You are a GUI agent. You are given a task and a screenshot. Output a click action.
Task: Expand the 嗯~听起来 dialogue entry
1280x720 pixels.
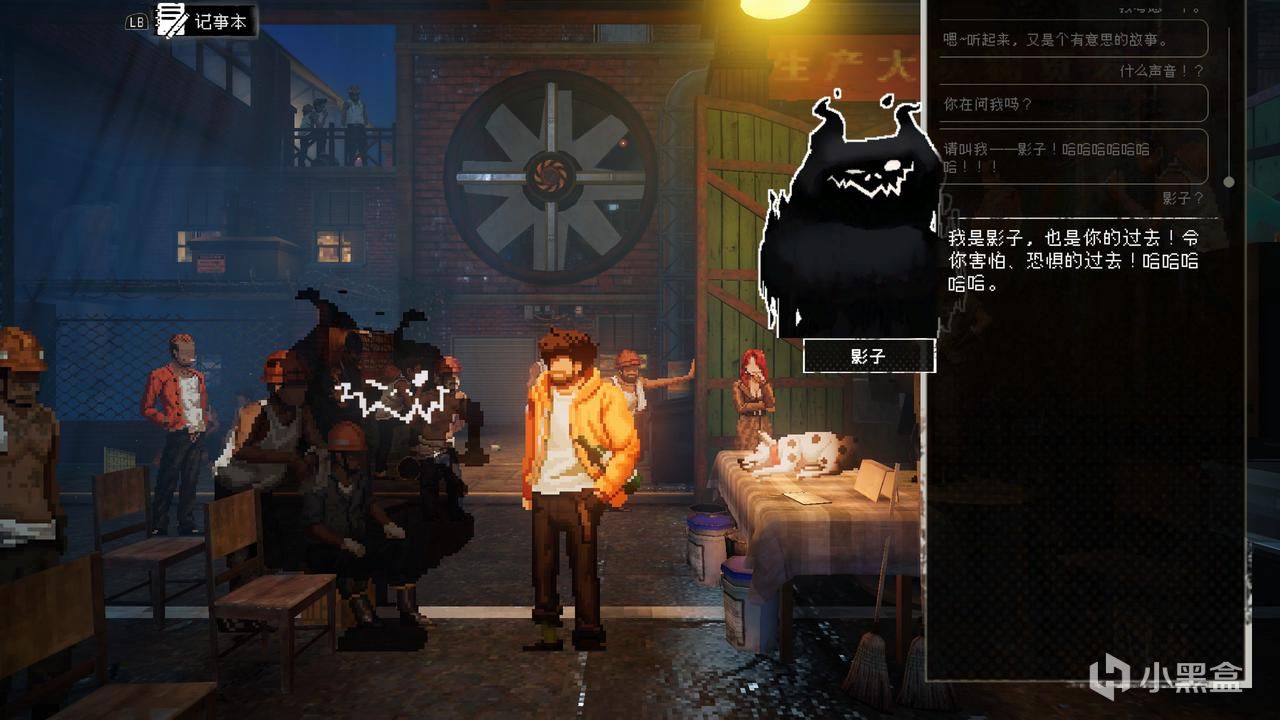1070,39
